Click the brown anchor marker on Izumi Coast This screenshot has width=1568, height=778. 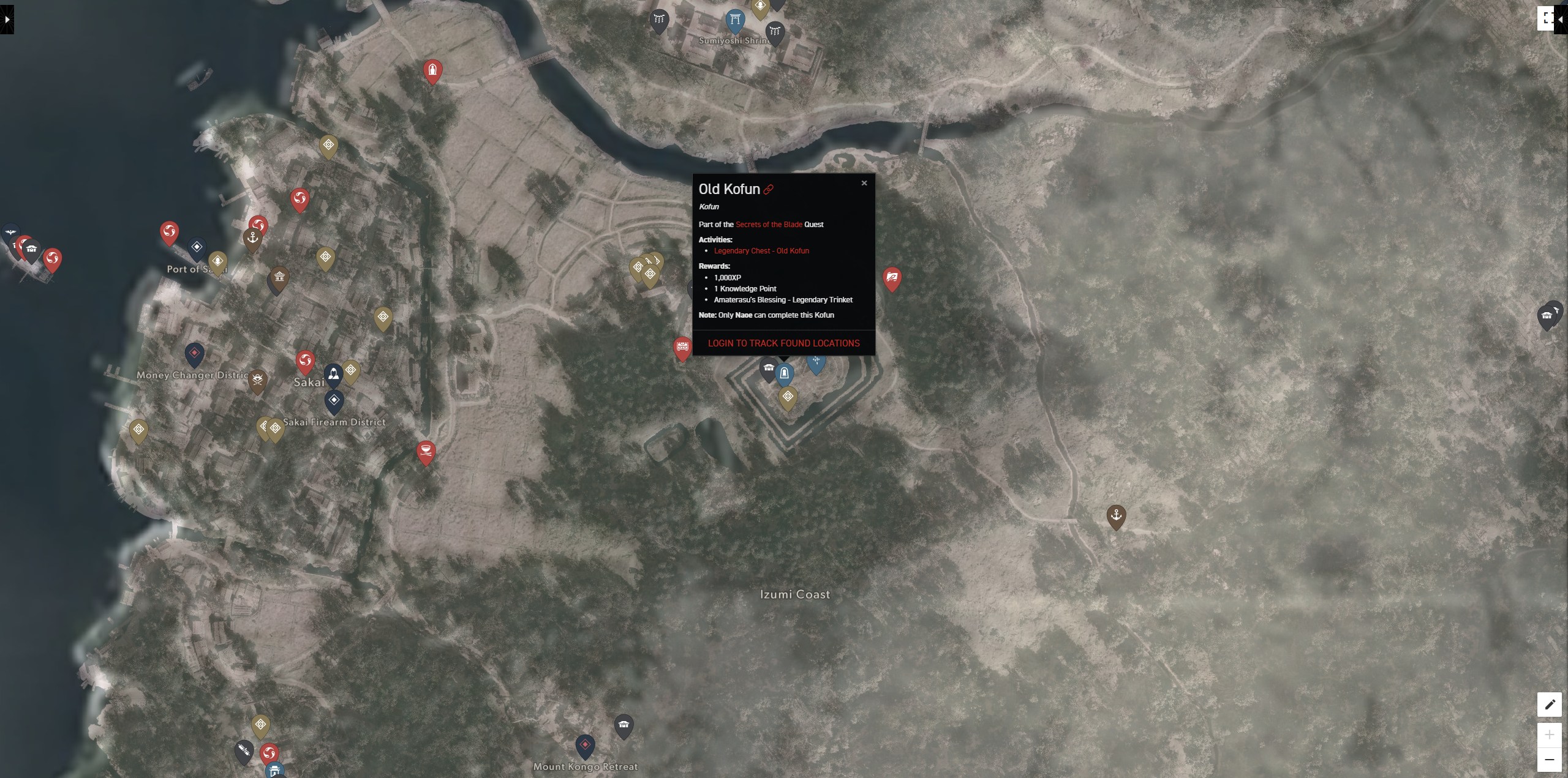tap(1116, 515)
